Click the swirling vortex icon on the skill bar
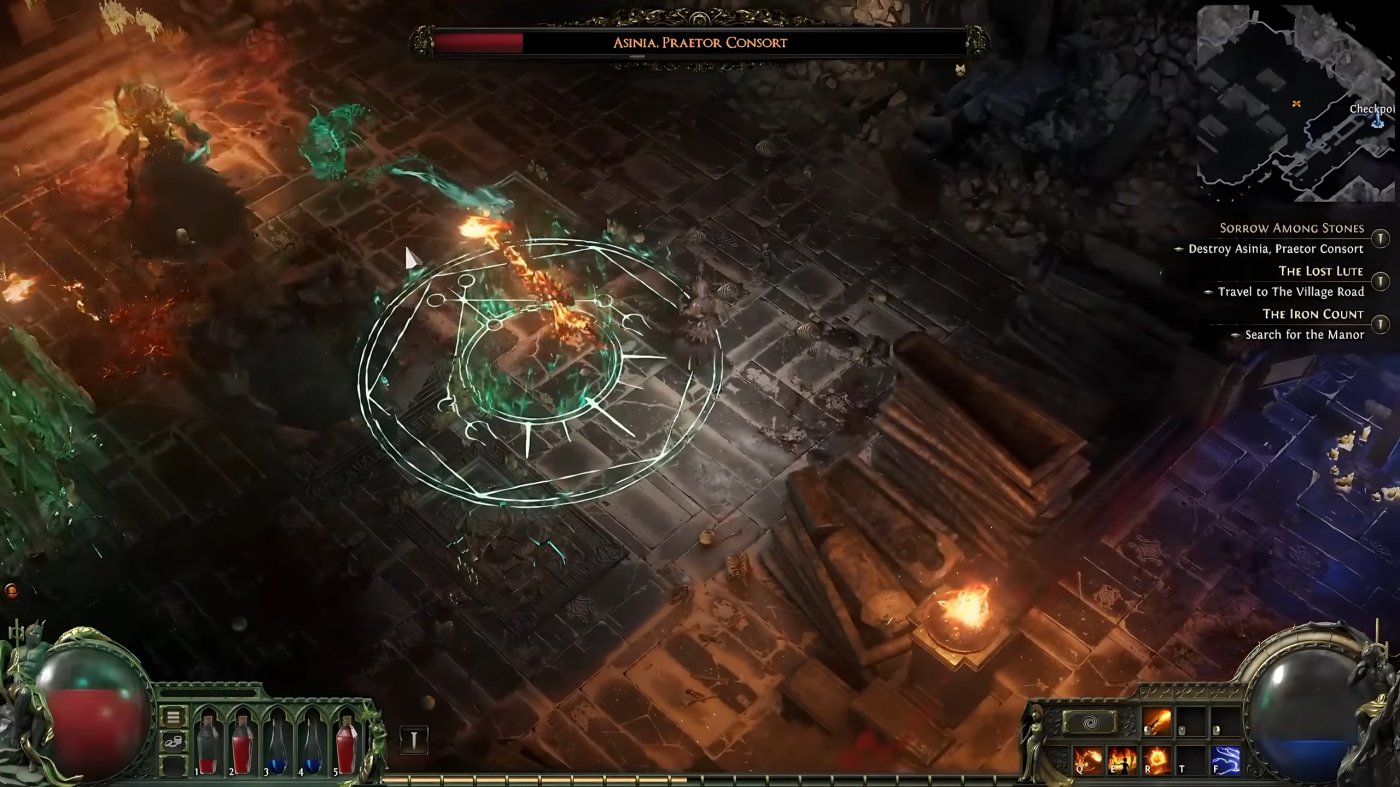 (1090, 722)
